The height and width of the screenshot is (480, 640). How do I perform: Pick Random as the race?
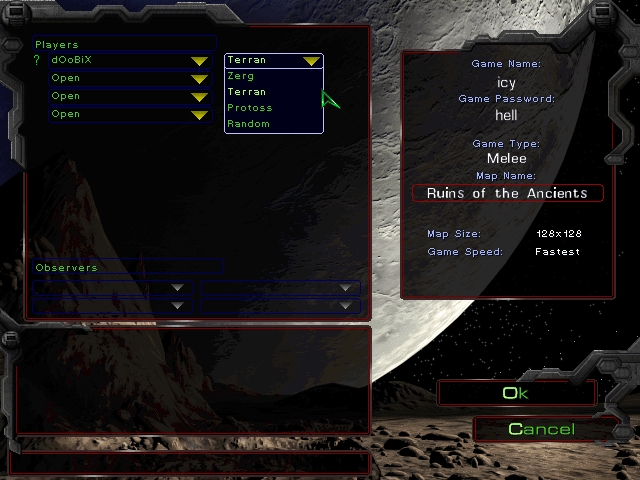tap(248, 124)
